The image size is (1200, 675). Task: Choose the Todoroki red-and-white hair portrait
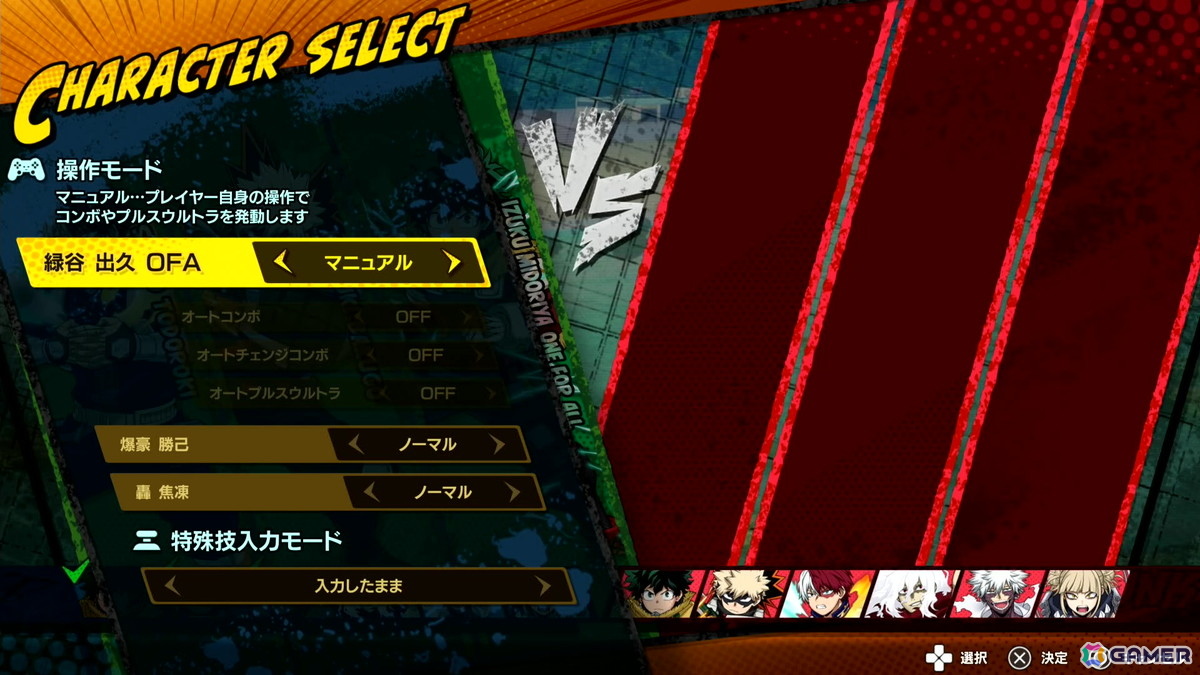coord(829,594)
